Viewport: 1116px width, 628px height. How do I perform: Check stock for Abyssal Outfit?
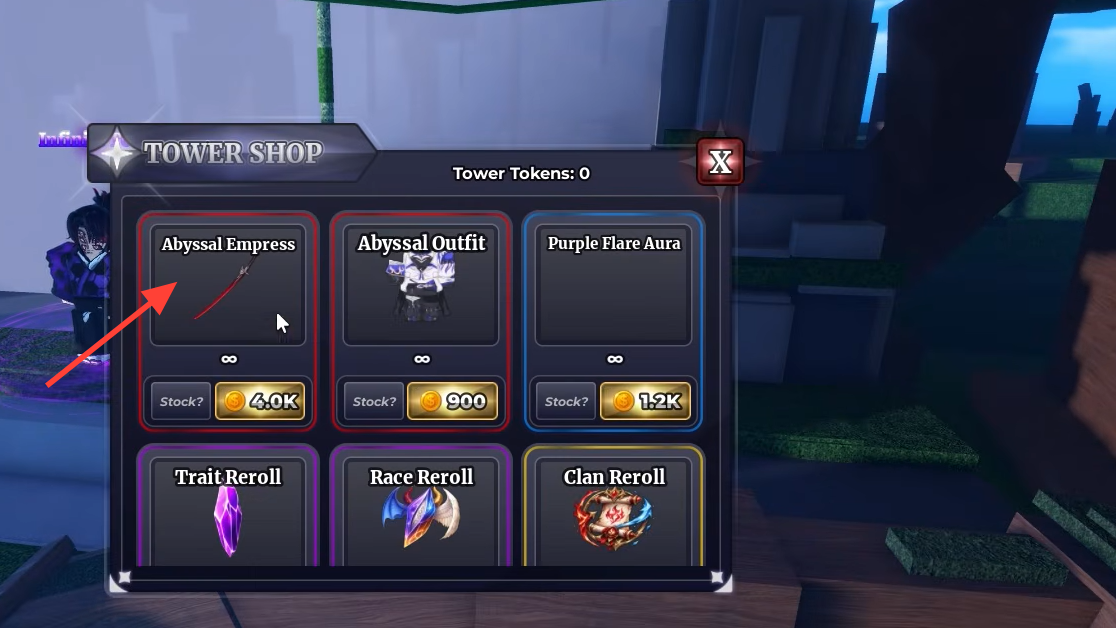375,401
